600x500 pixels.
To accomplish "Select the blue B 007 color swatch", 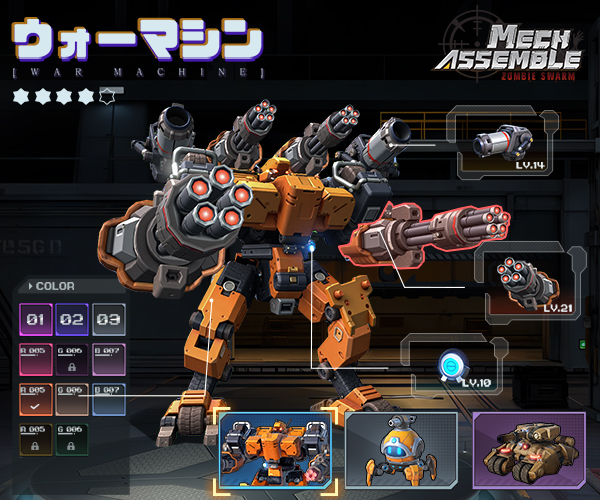I will tap(108, 398).
